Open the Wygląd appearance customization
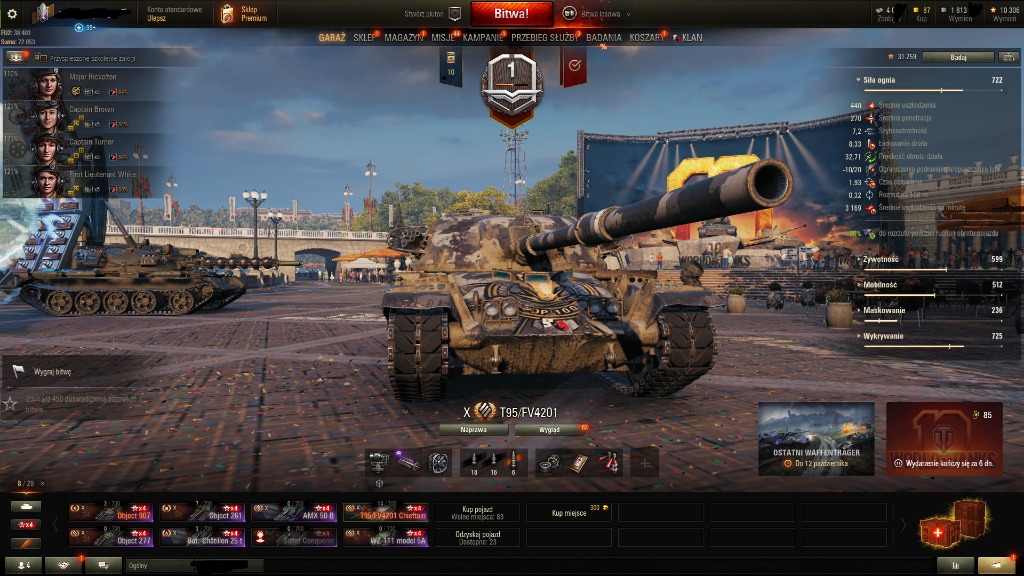The height and width of the screenshot is (576, 1024). coord(550,429)
